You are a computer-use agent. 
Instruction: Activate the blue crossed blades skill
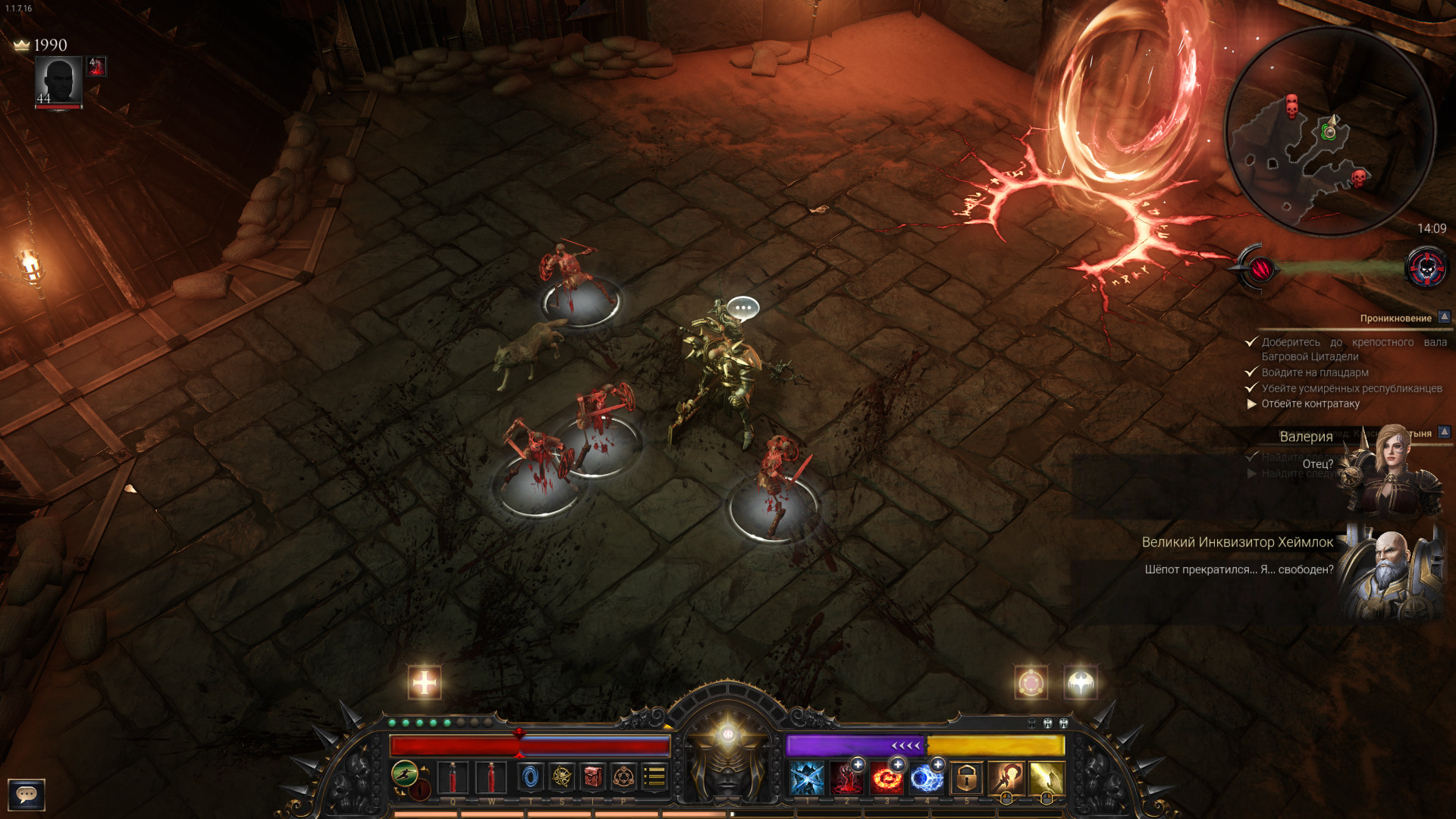(x=807, y=779)
